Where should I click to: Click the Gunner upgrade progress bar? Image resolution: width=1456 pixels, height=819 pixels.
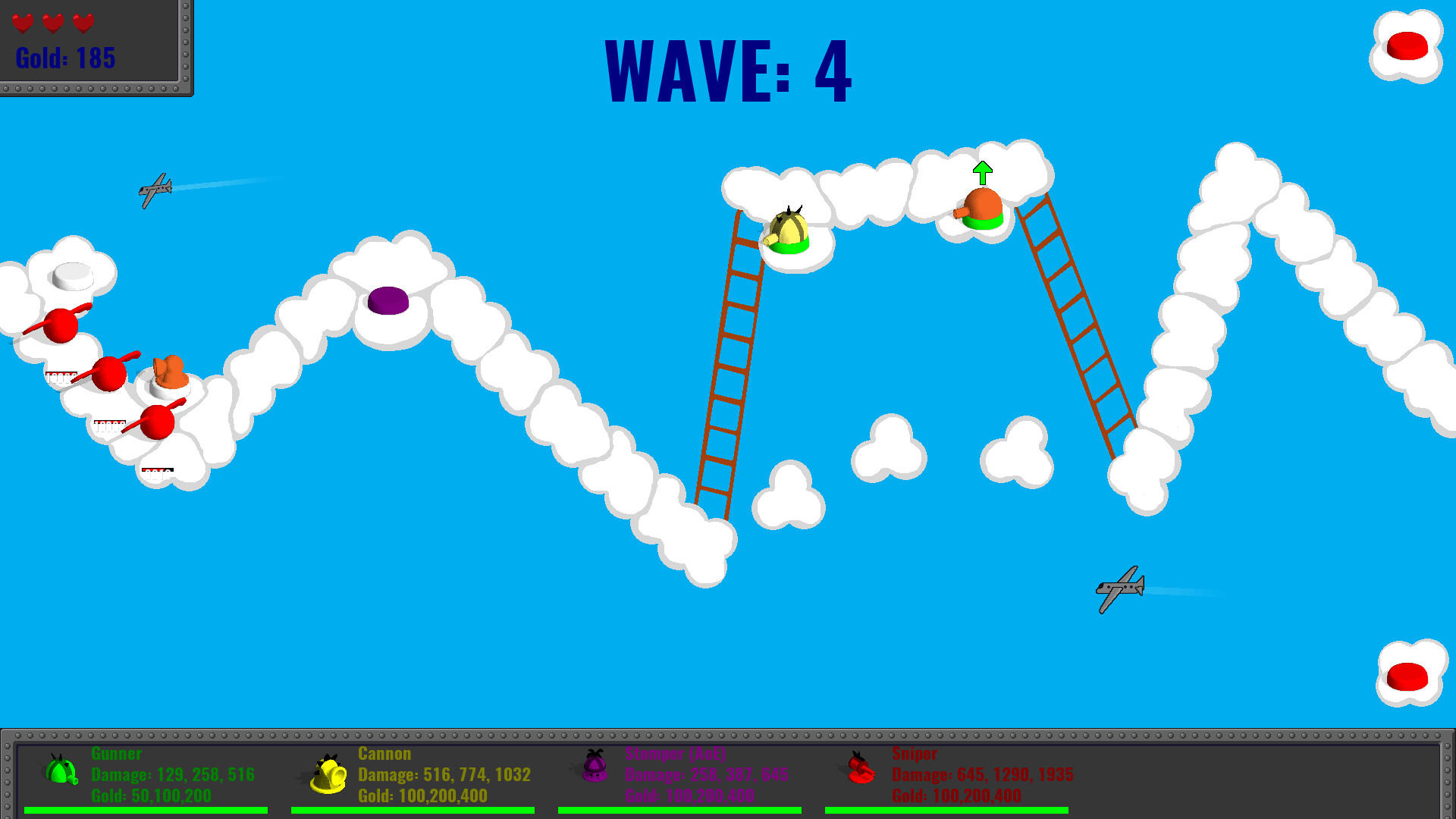tap(144, 810)
